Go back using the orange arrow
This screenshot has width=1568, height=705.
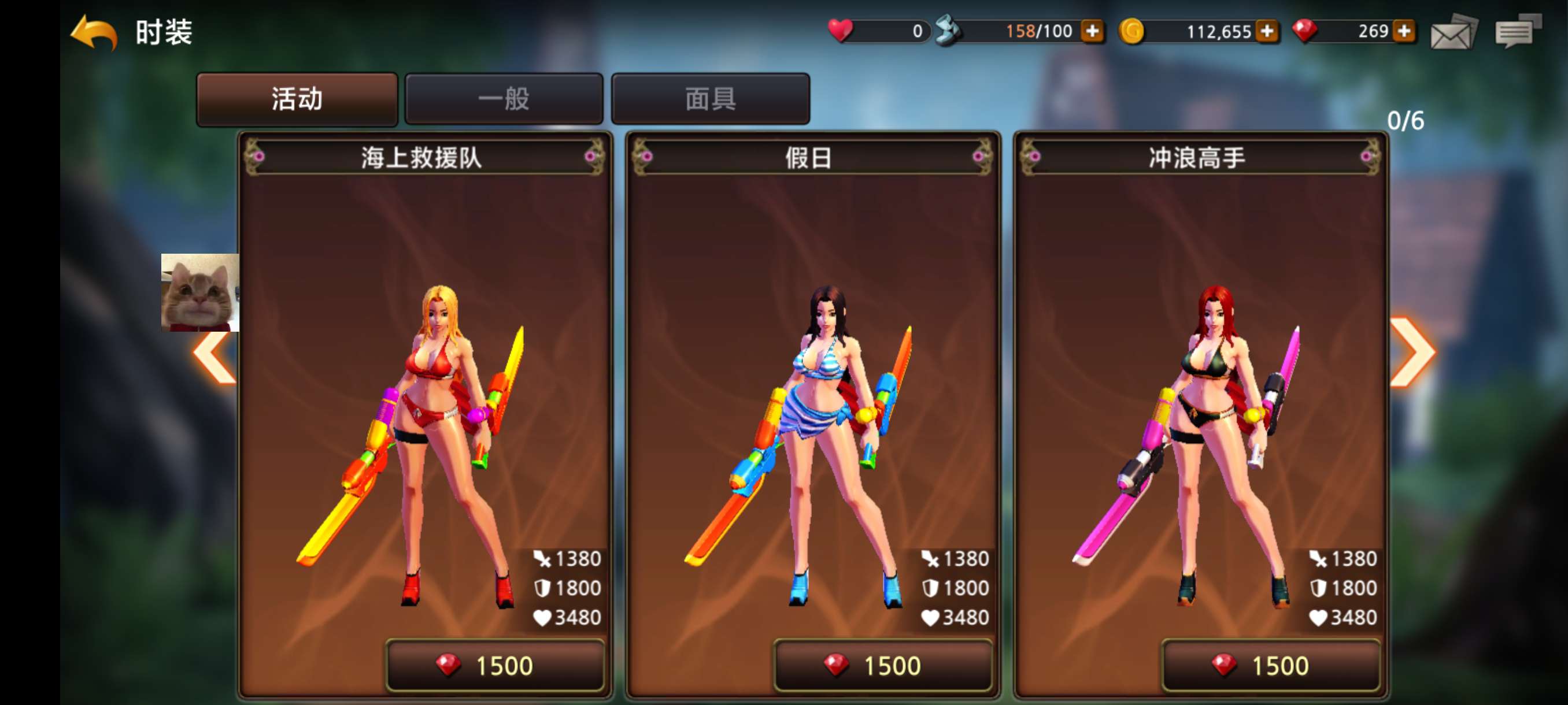point(94,33)
